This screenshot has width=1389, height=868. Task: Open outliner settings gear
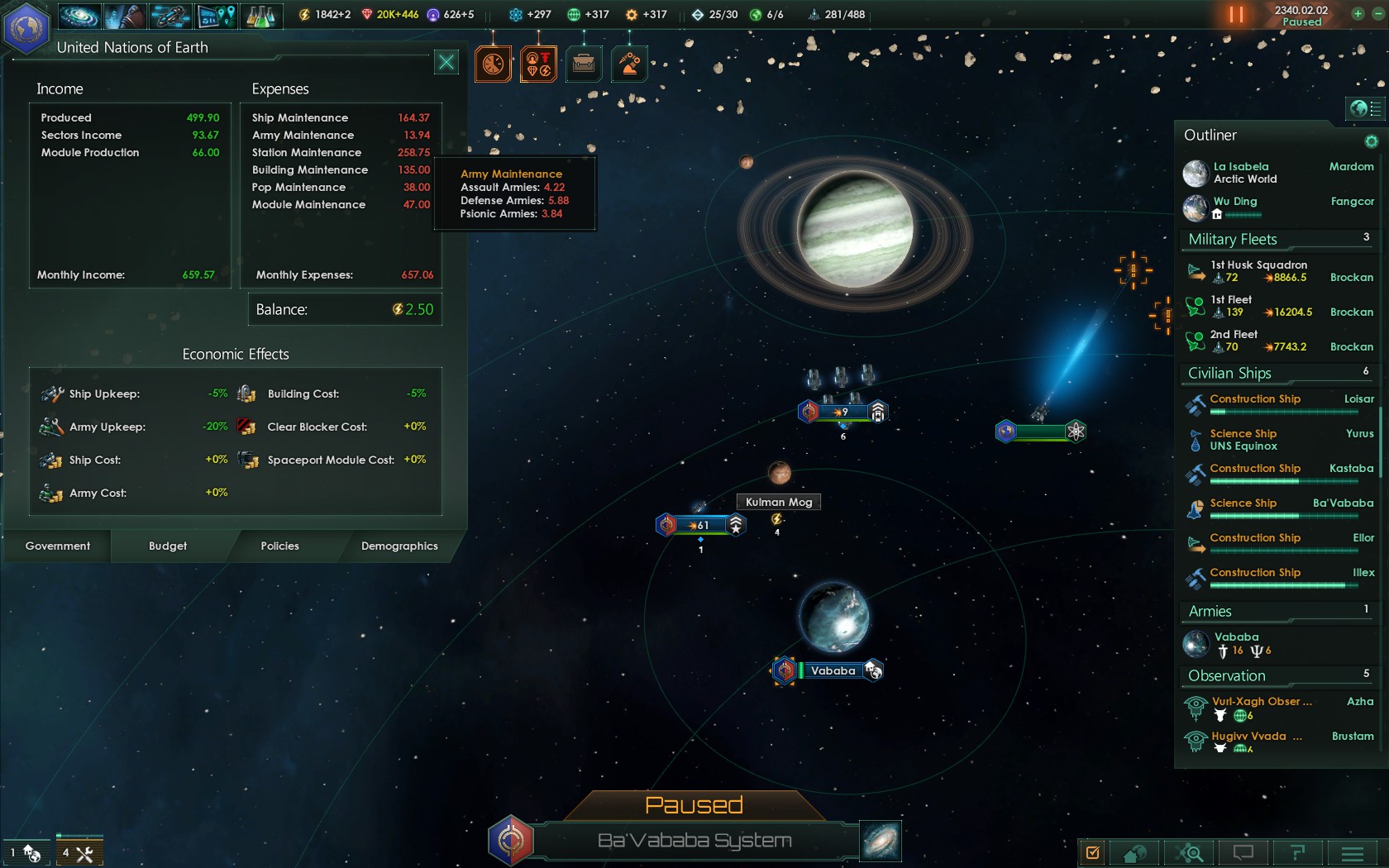(1371, 141)
